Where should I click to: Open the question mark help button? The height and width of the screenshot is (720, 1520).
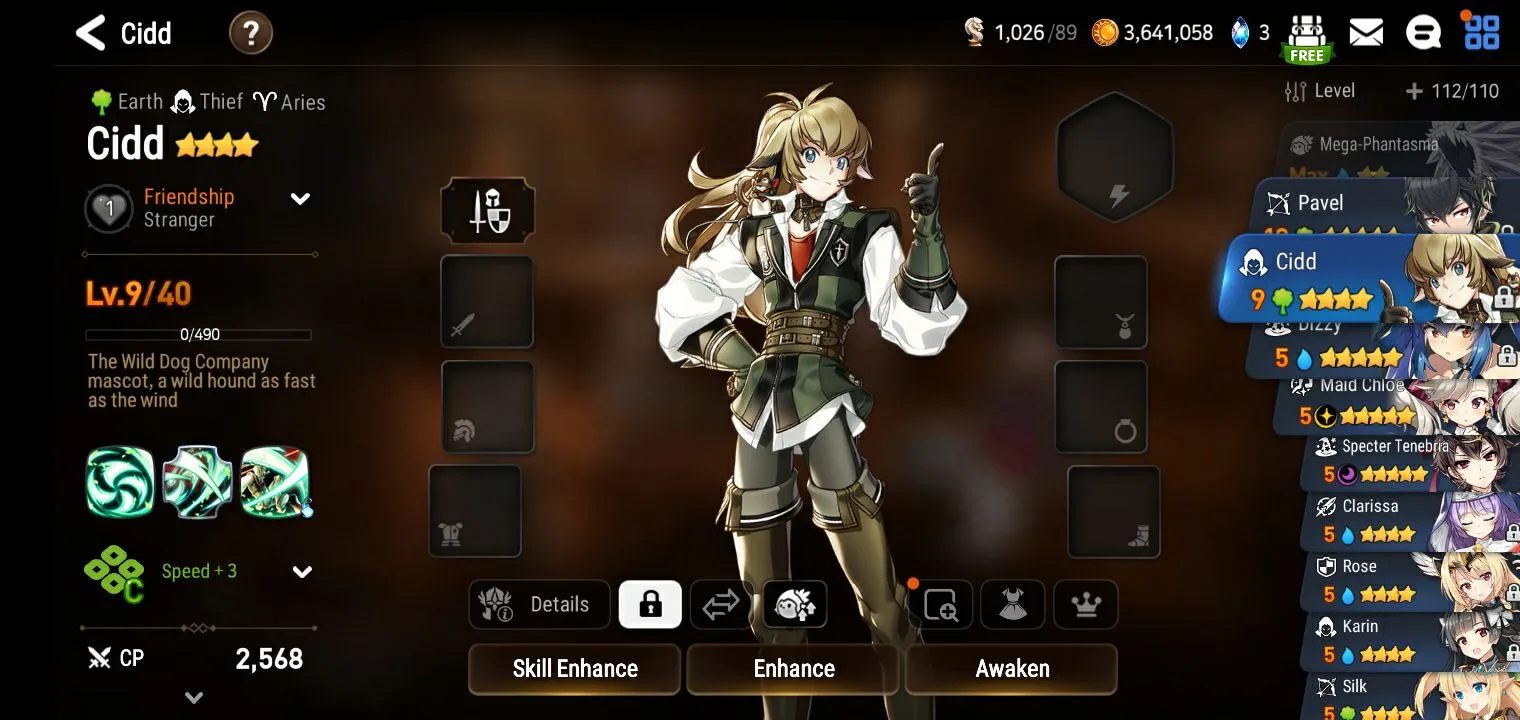tap(250, 34)
